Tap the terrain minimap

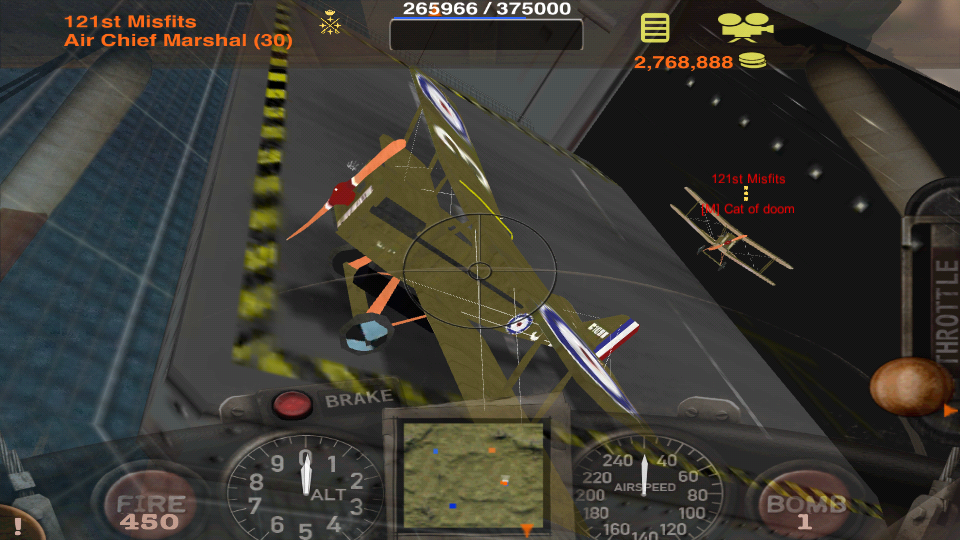pos(473,475)
